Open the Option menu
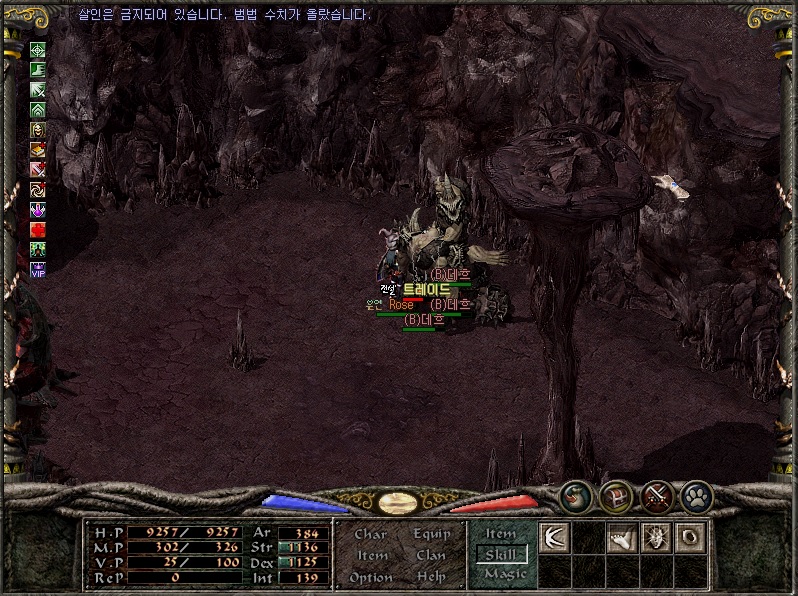 click(371, 577)
